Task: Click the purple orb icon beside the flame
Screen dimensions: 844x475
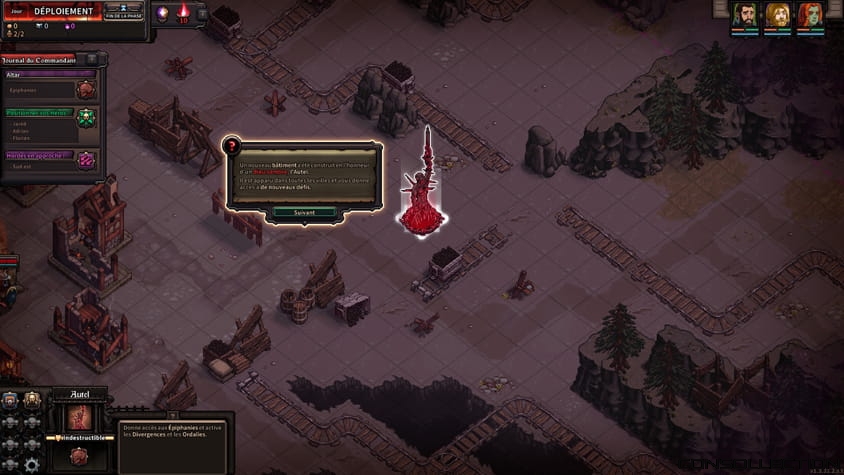Action: click(162, 13)
